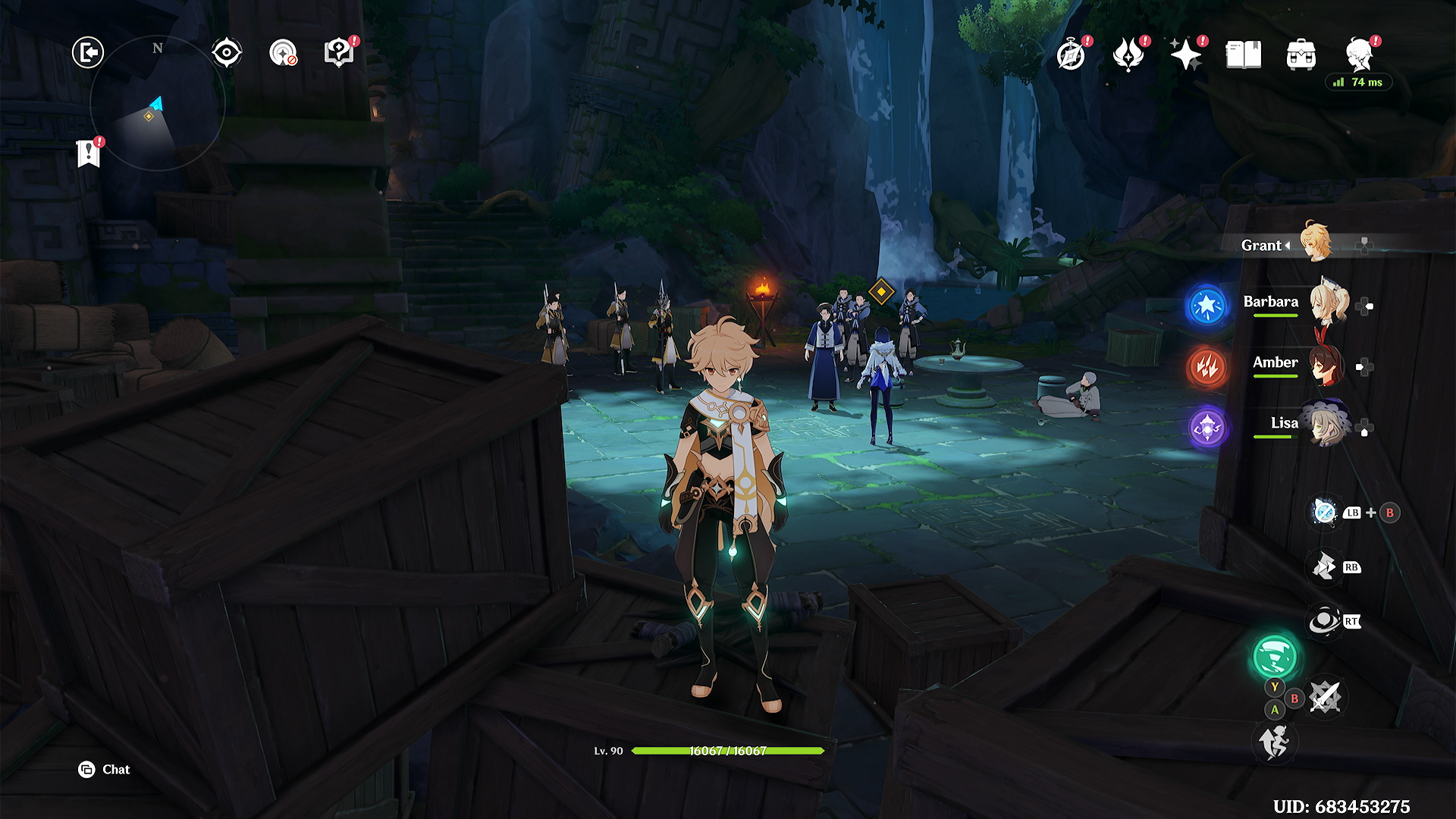Click the red pyro burst icon beside Amber
The height and width of the screenshot is (819, 1456).
pyautogui.click(x=1207, y=368)
